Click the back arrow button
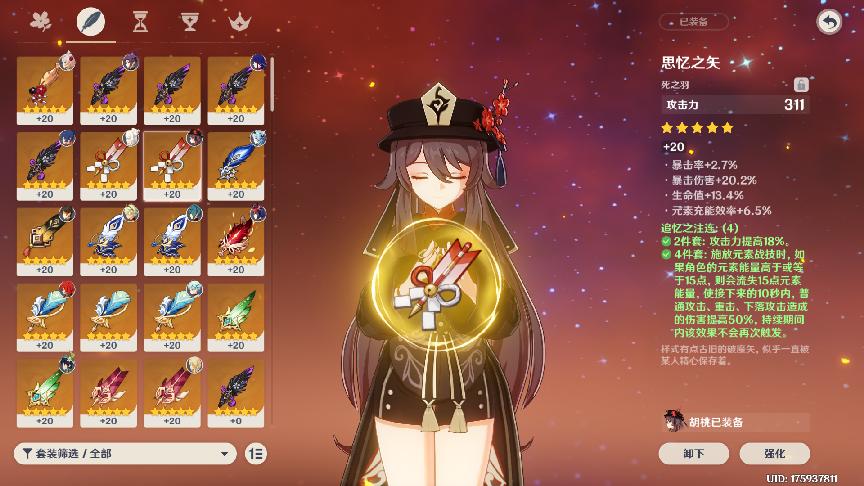Screen dimensions: 864x486 point(829,22)
